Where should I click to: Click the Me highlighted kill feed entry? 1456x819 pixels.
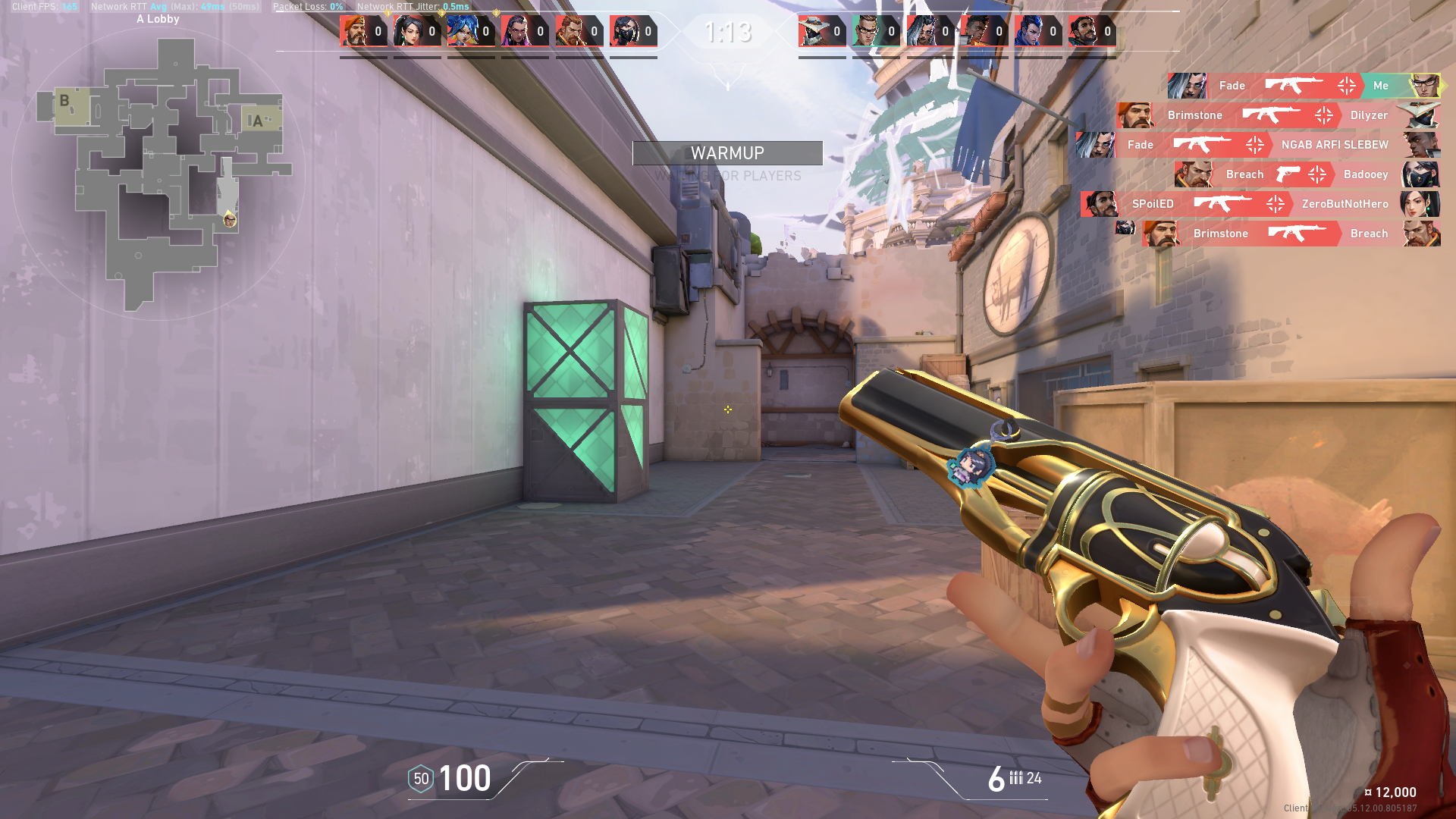tap(1382, 86)
